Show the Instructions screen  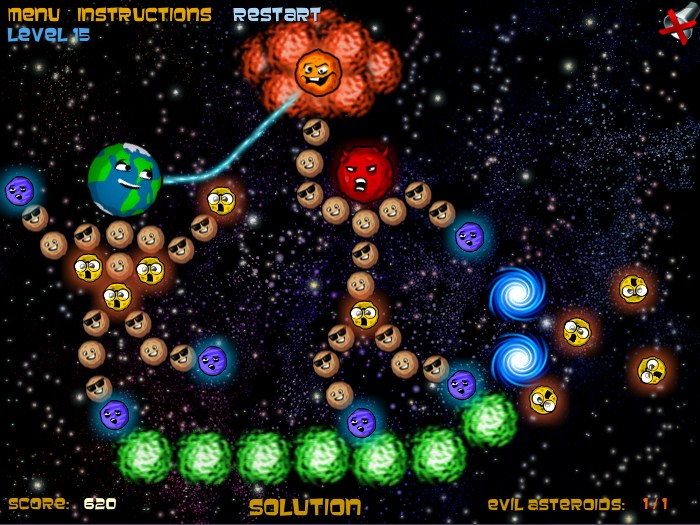click(144, 15)
